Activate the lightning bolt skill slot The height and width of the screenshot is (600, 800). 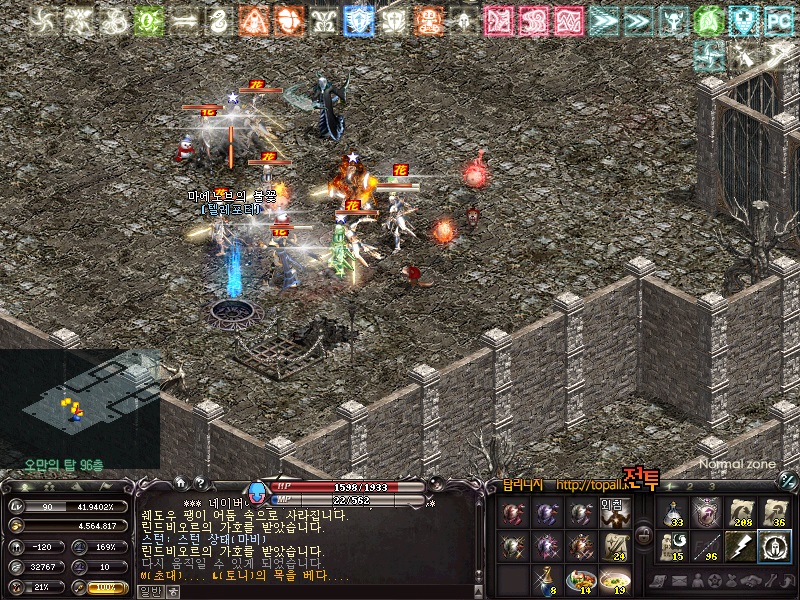point(740,546)
